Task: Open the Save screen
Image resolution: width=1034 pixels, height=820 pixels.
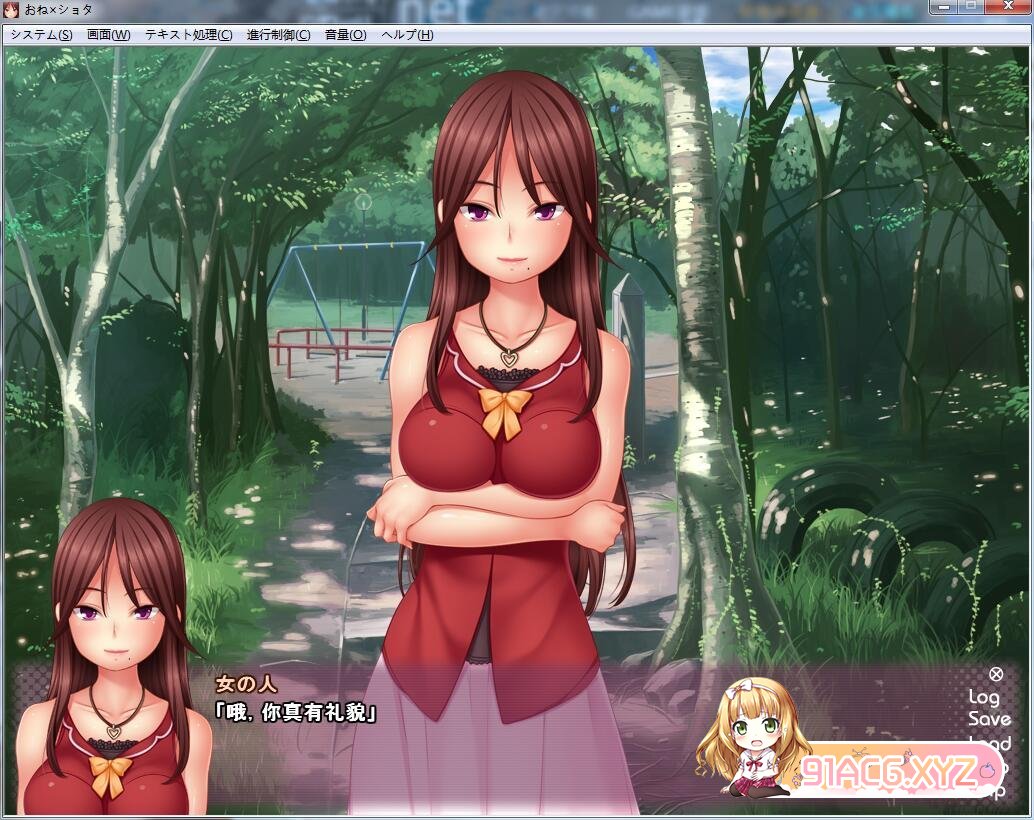Action: click(x=989, y=719)
